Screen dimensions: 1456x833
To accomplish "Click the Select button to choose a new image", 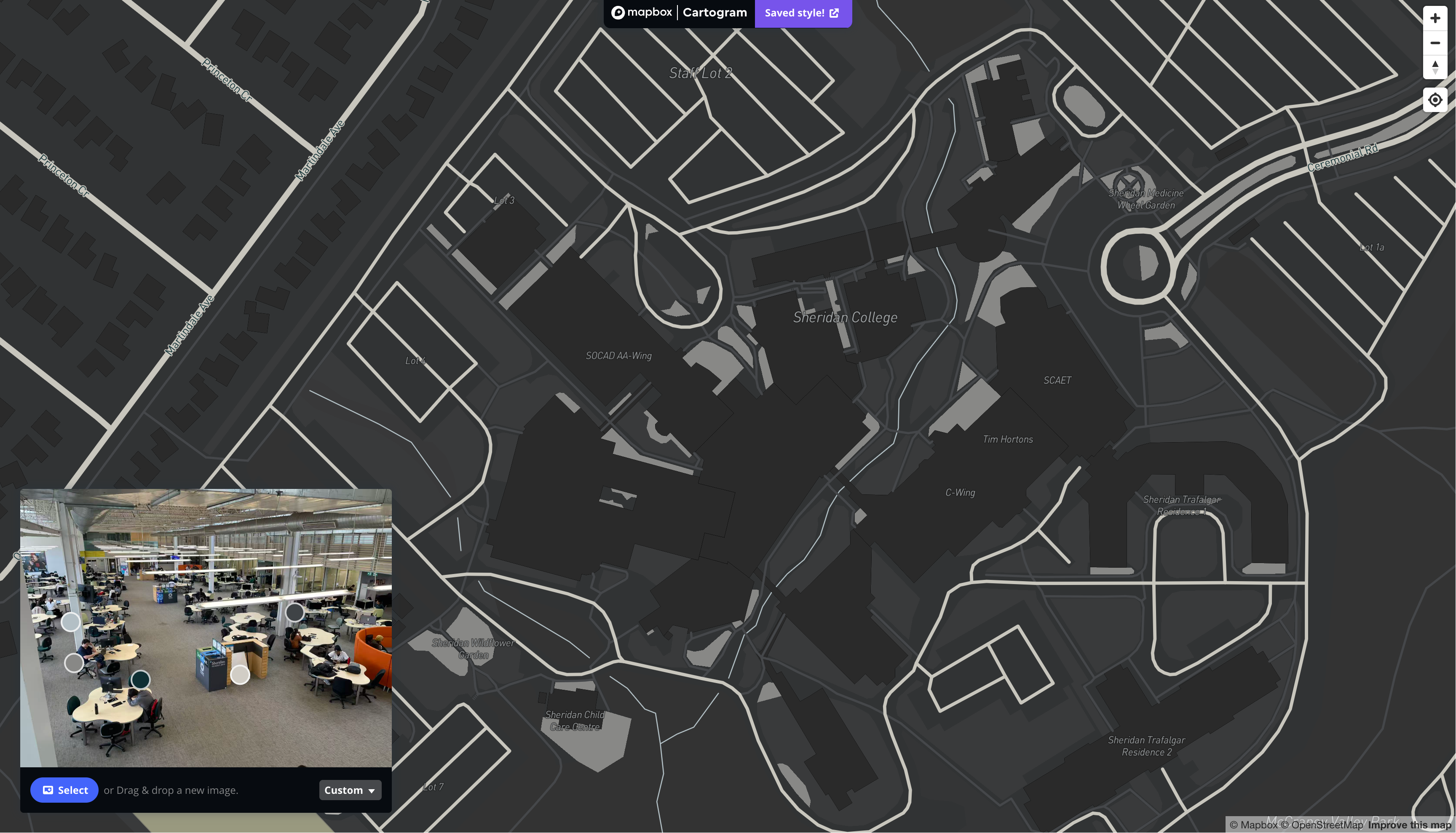I will [64, 790].
